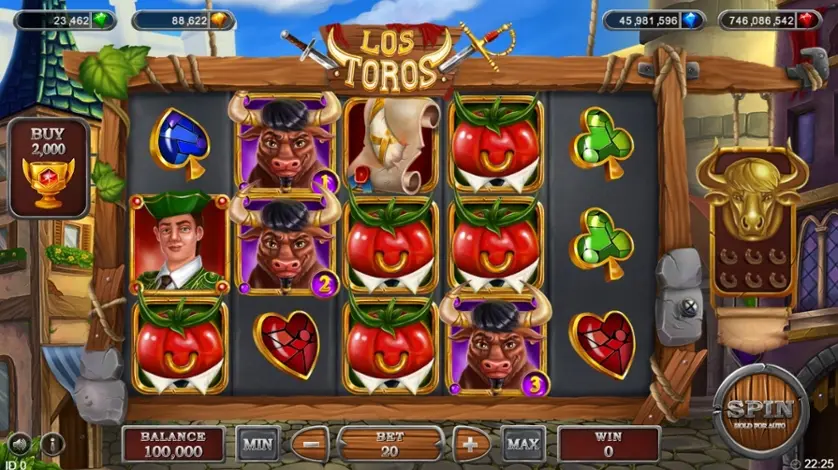838x470 pixels.
Task: Open the info paytable button
Action: click(x=51, y=444)
